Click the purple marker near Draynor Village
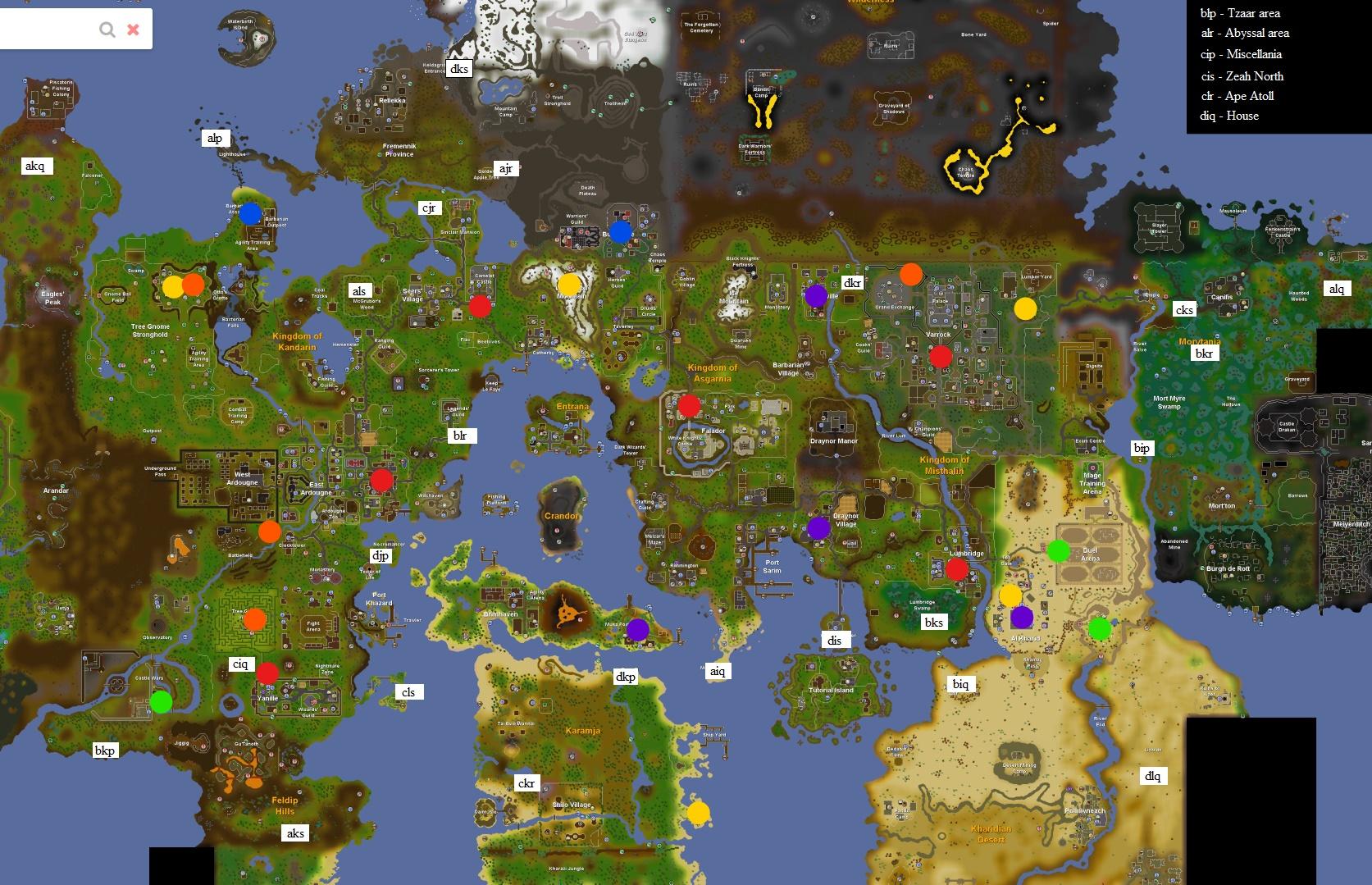The width and height of the screenshot is (1372, 885). 818,529
